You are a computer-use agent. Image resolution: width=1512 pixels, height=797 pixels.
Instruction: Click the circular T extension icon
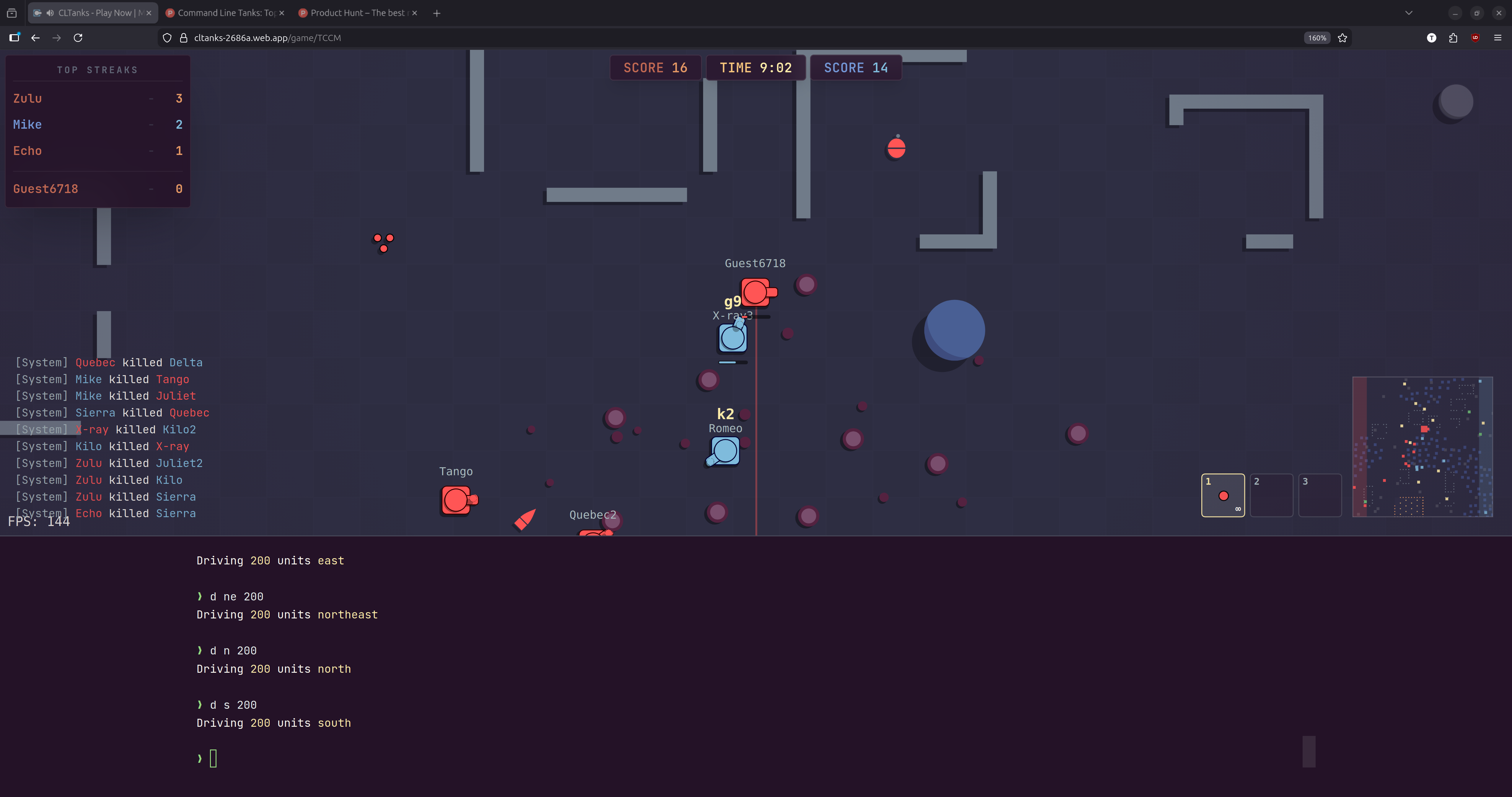pyautogui.click(x=1432, y=37)
